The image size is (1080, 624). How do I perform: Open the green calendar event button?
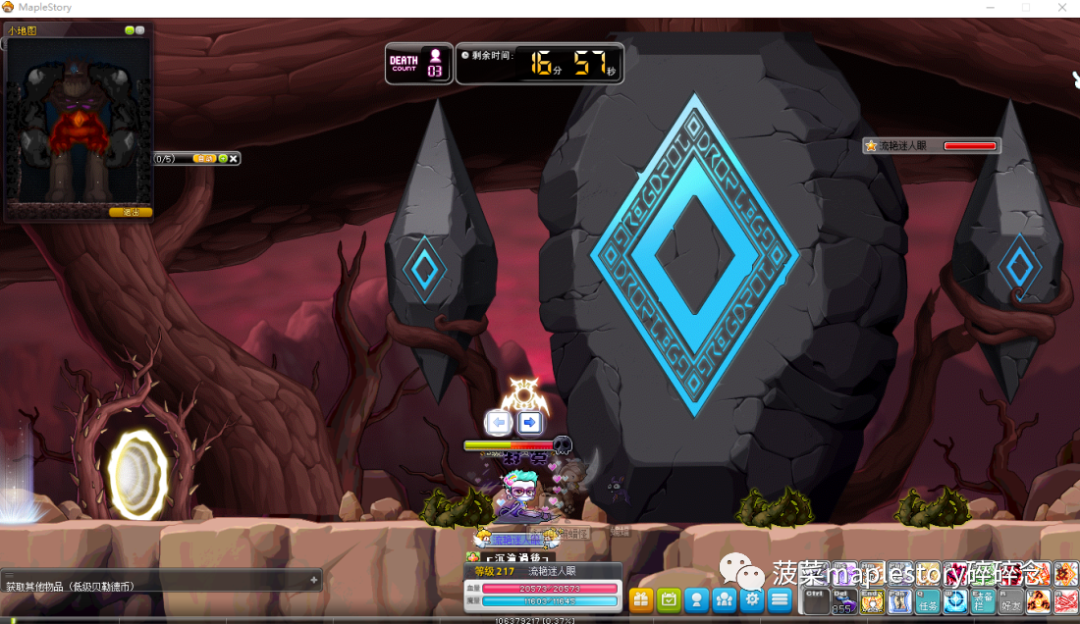coord(669,600)
